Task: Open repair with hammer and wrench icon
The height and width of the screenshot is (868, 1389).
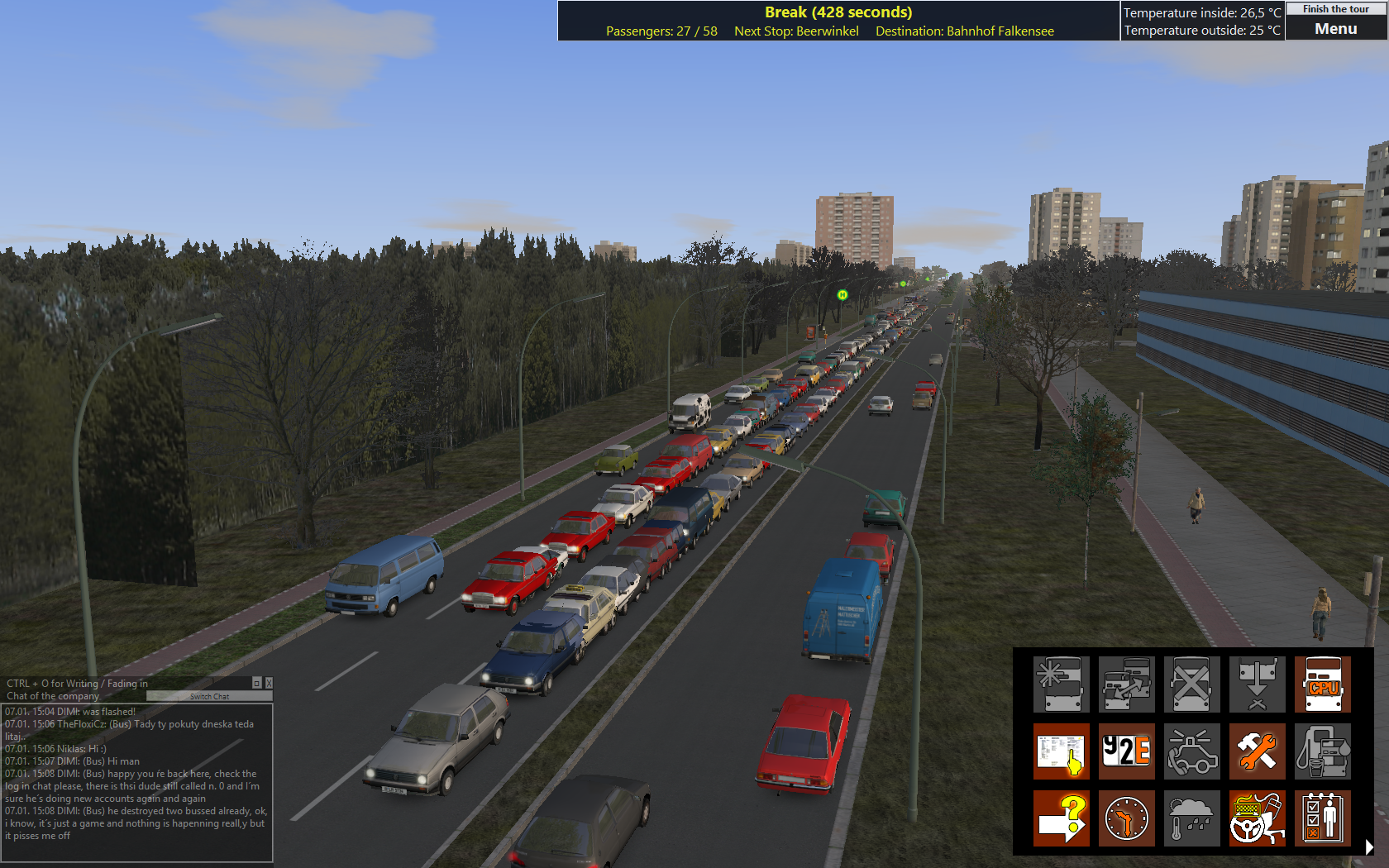Action: click(1257, 751)
